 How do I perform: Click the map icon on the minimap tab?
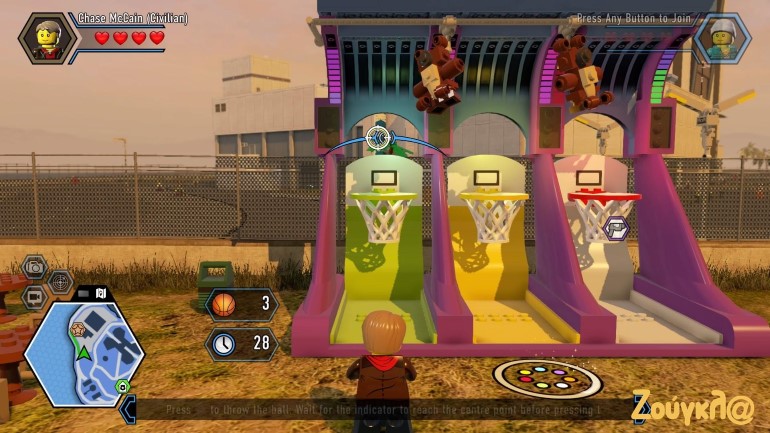click(101, 294)
